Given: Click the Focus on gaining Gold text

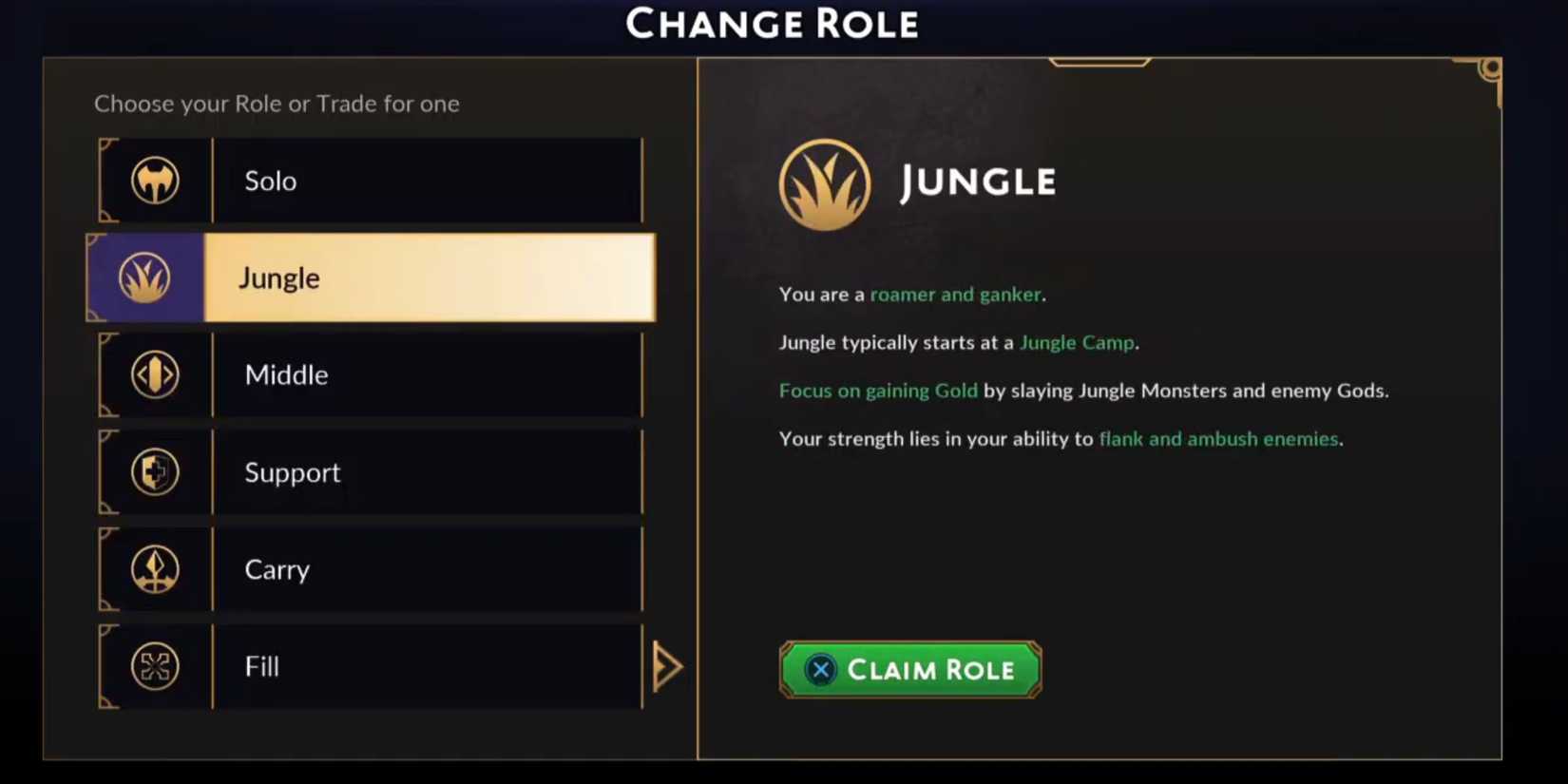Looking at the screenshot, I should 878,391.
